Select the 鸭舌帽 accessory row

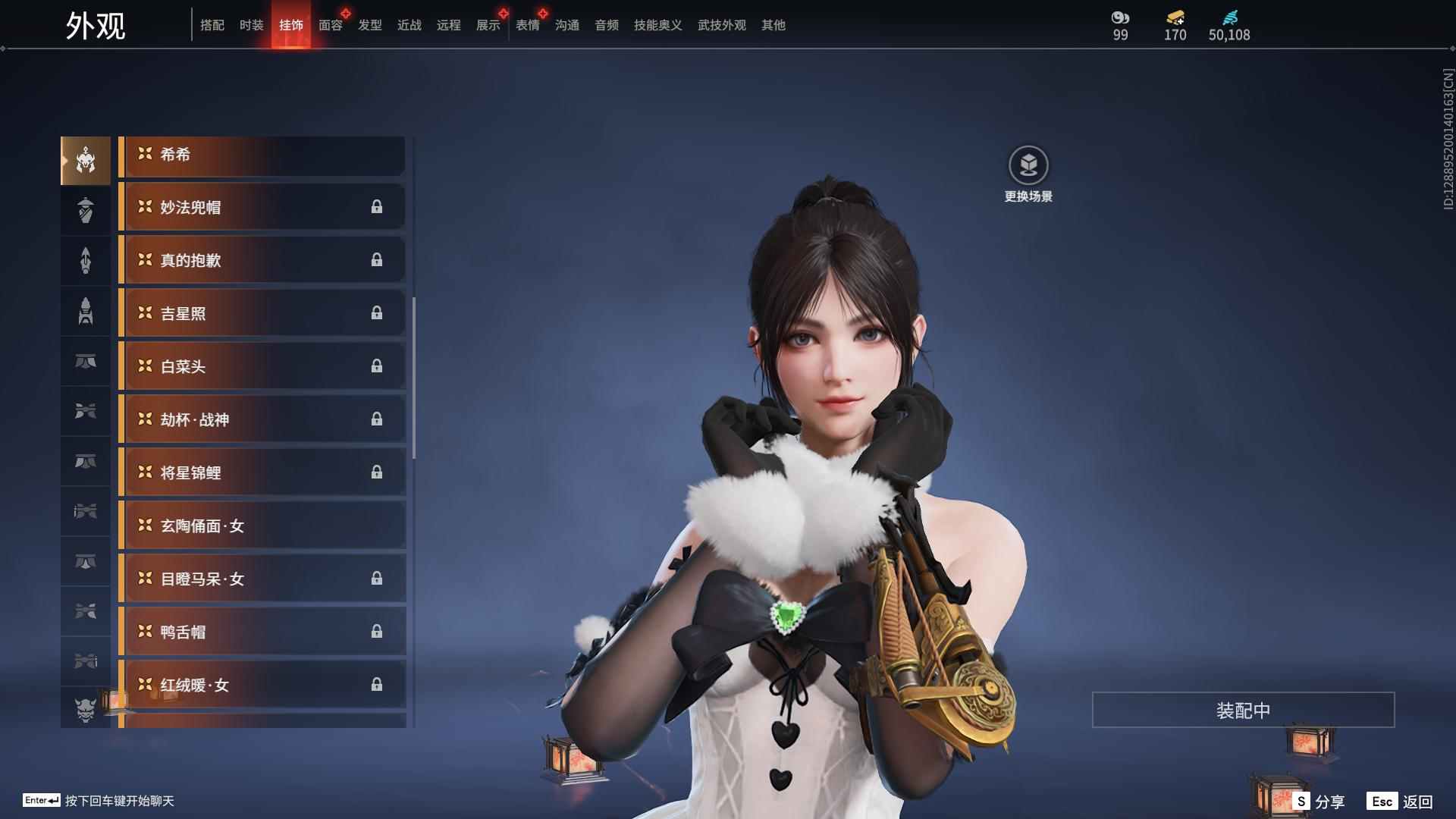[262, 632]
